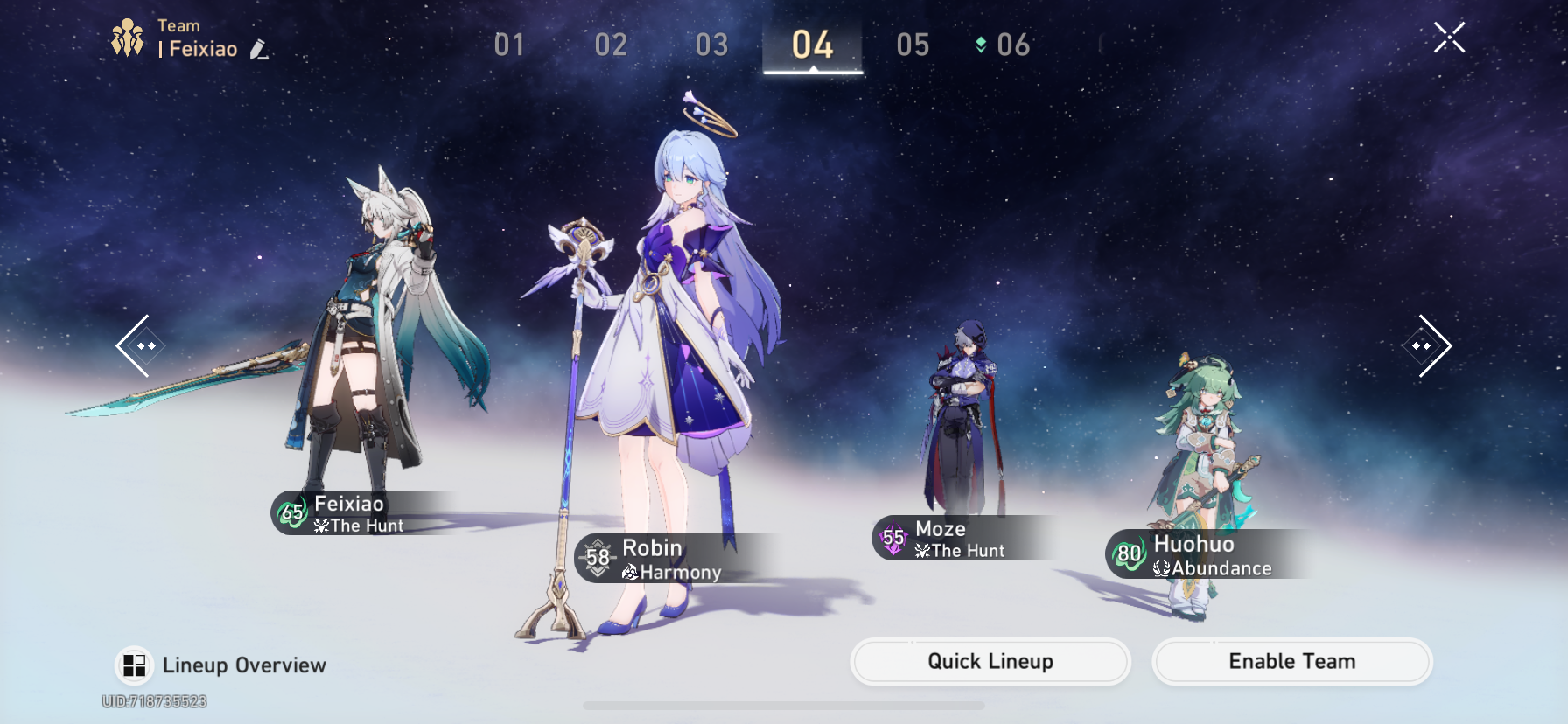
Task: Navigate to next team with right arrow
Action: tap(1426, 345)
